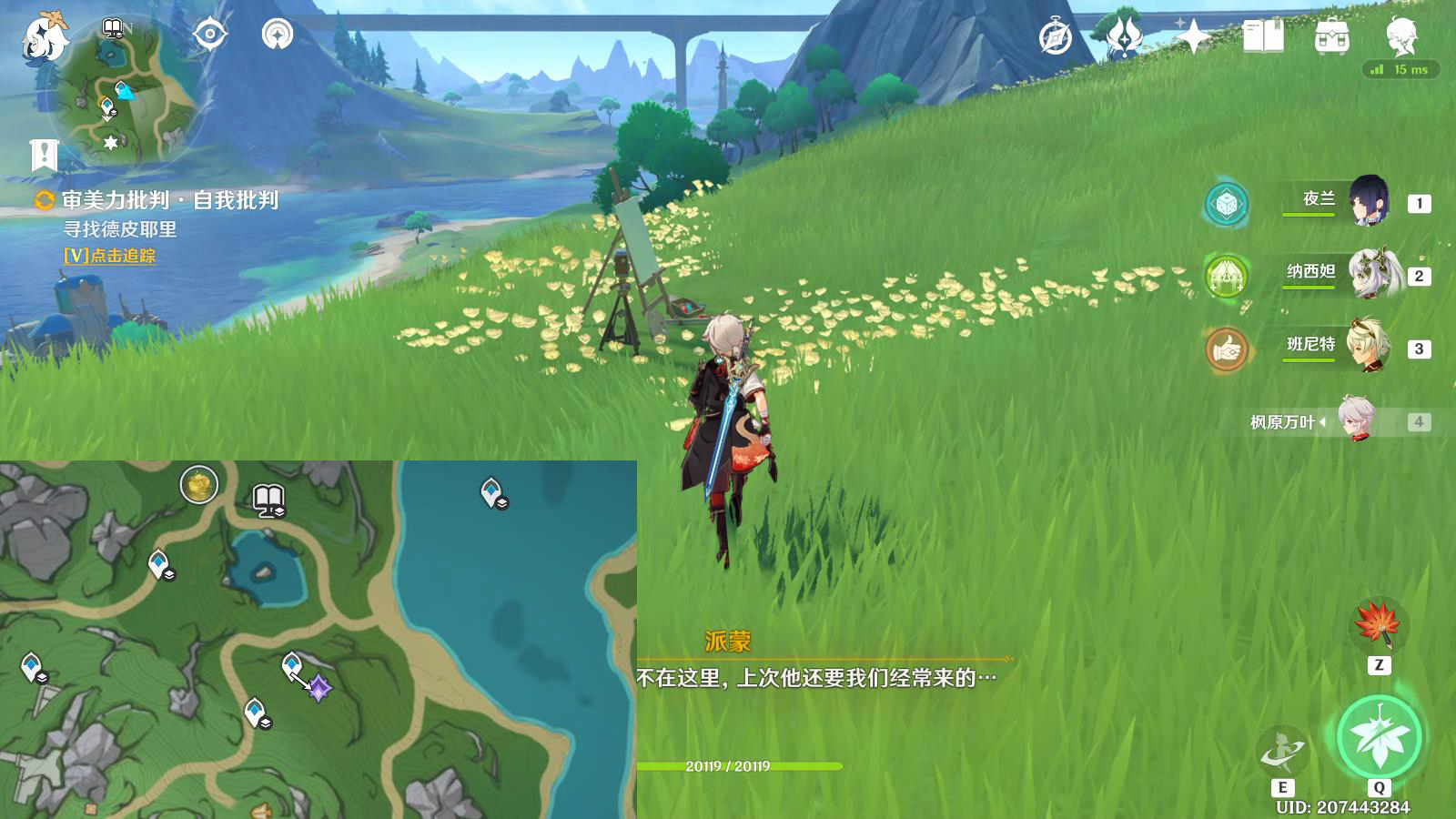Open the Adventurer Handbook book icon
Screen dimensions: 1456x819
pos(1263,37)
